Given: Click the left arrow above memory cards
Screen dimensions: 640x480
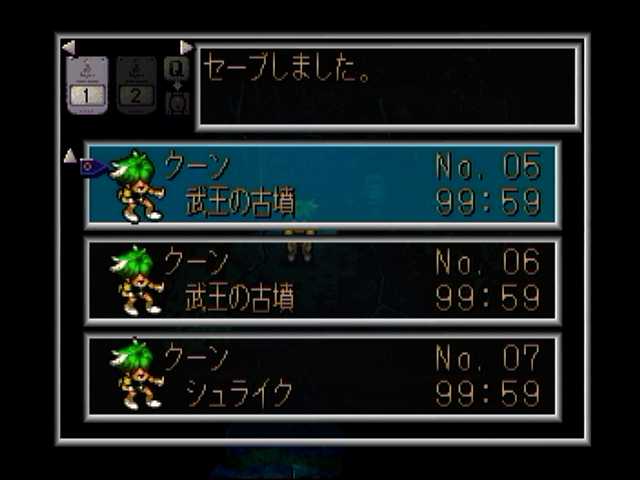Looking at the screenshot, I should click(x=68, y=47).
